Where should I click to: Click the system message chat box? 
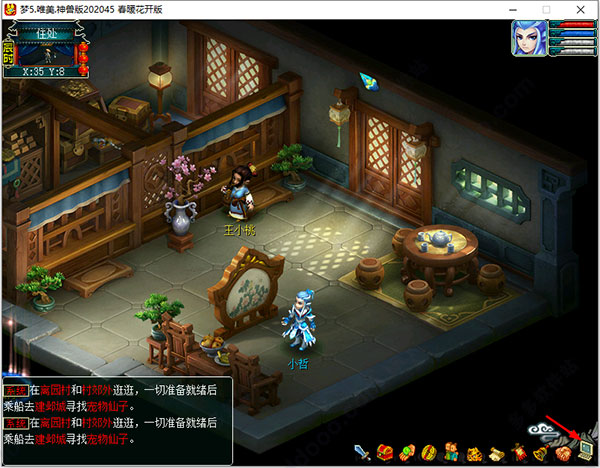click(x=116, y=418)
